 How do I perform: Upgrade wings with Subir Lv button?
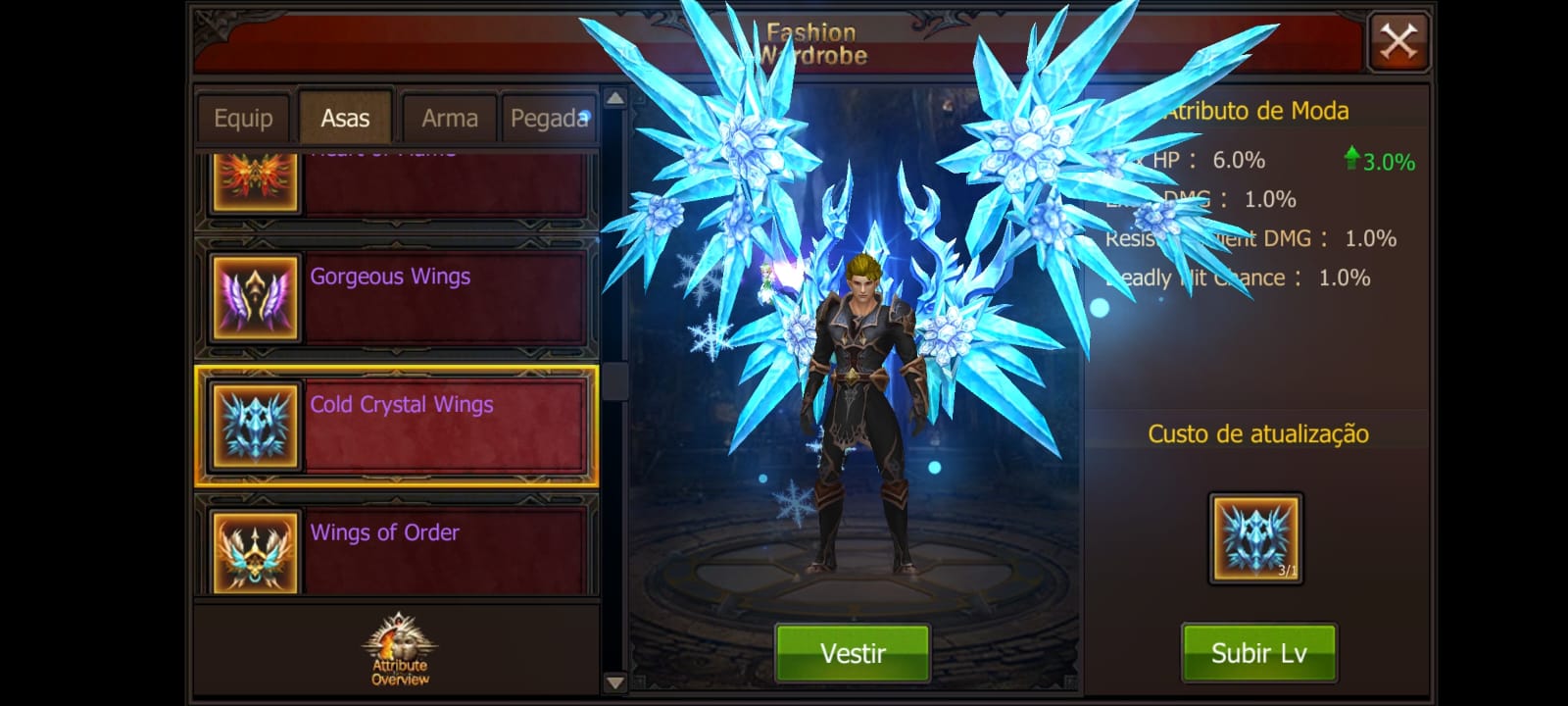[x=1258, y=653]
